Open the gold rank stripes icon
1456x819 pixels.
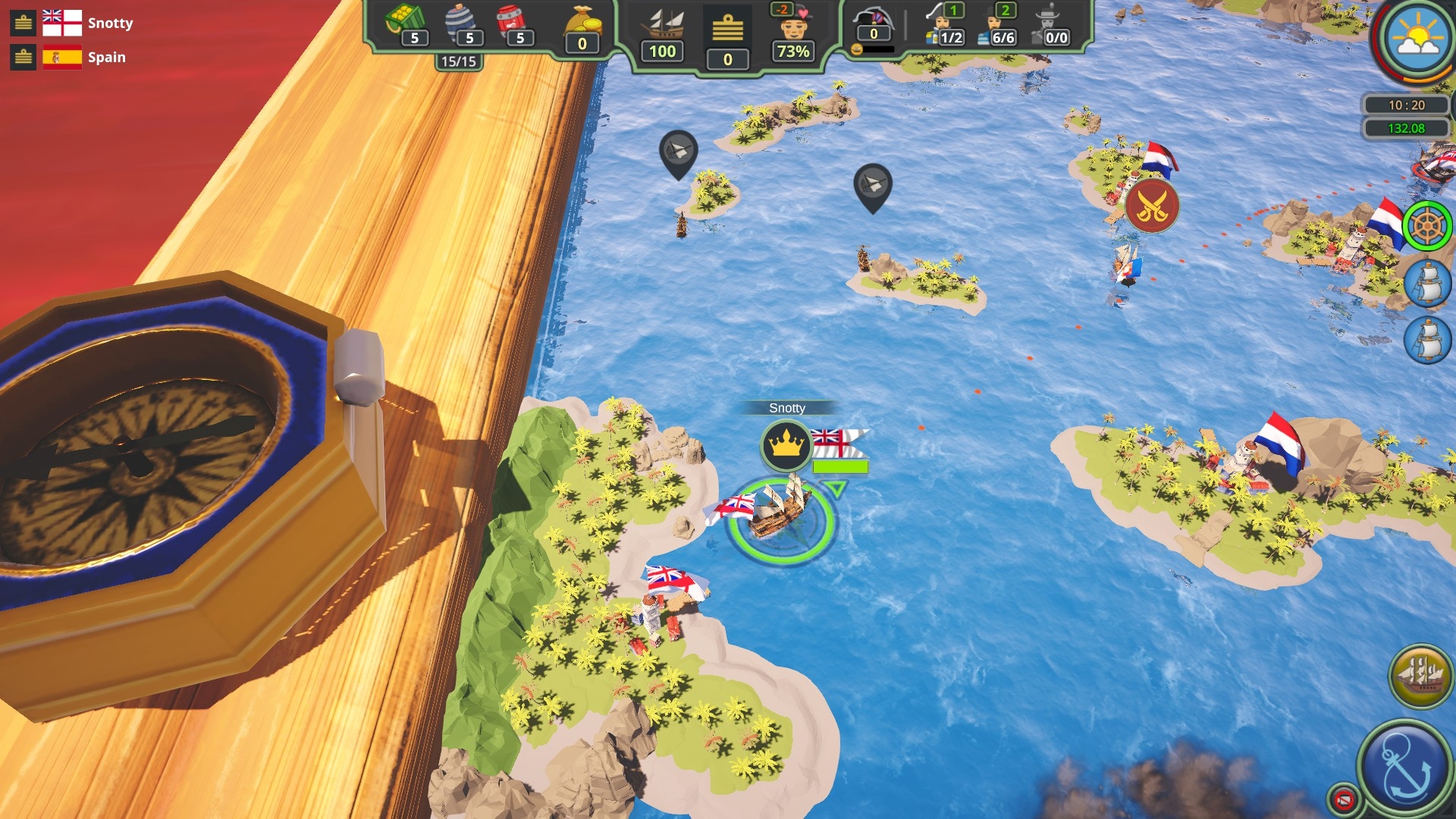click(x=727, y=29)
